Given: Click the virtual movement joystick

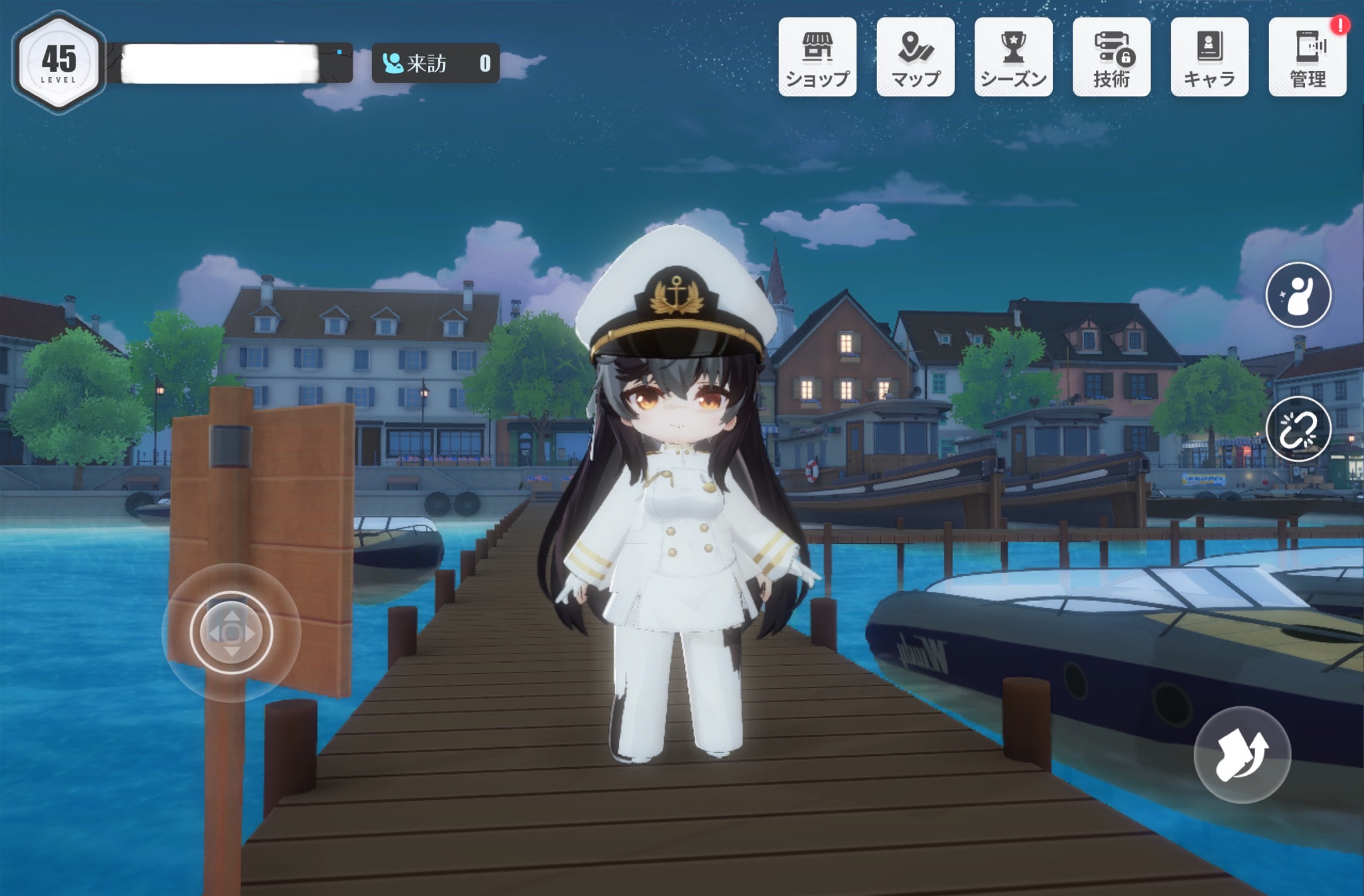Looking at the screenshot, I should (231, 633).
